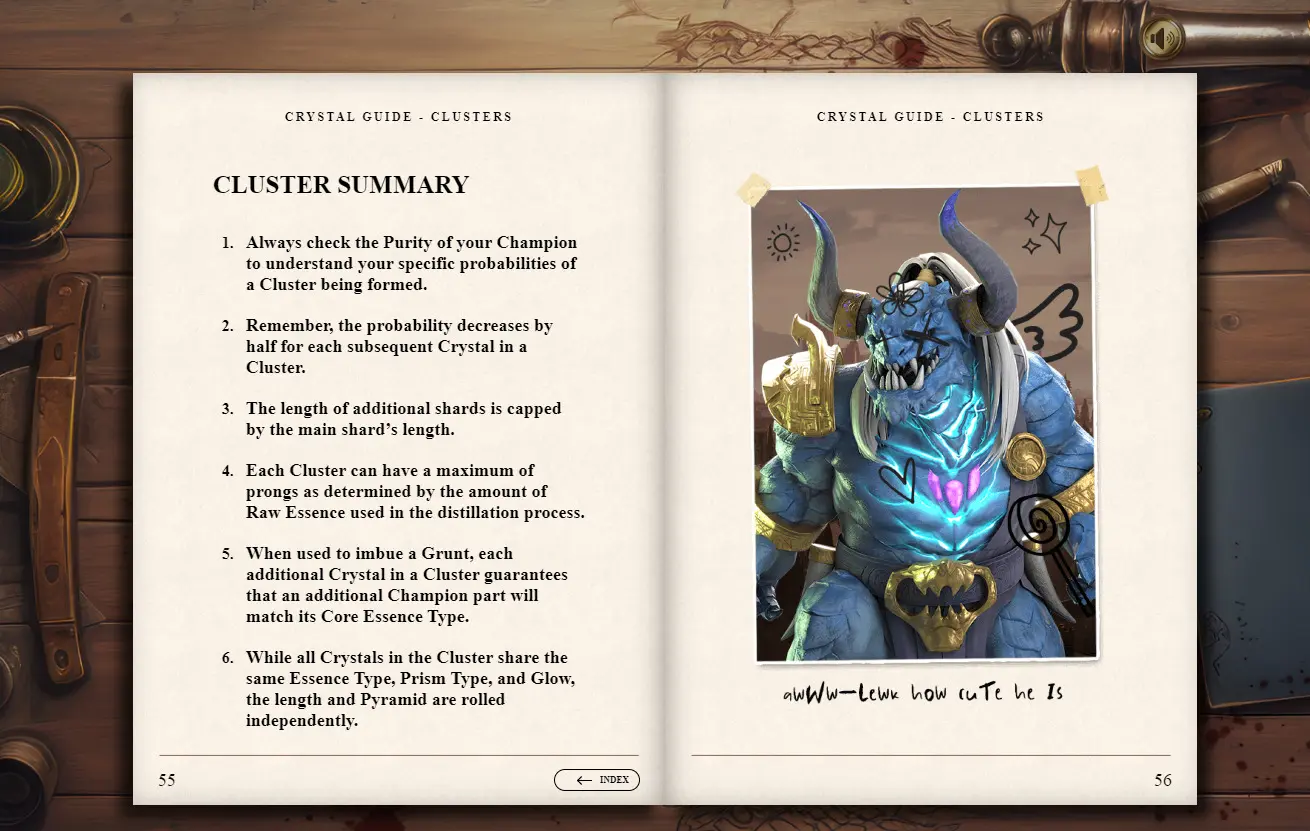Toggle audio using the speaker button
1310x831 pixels.
1161,36
